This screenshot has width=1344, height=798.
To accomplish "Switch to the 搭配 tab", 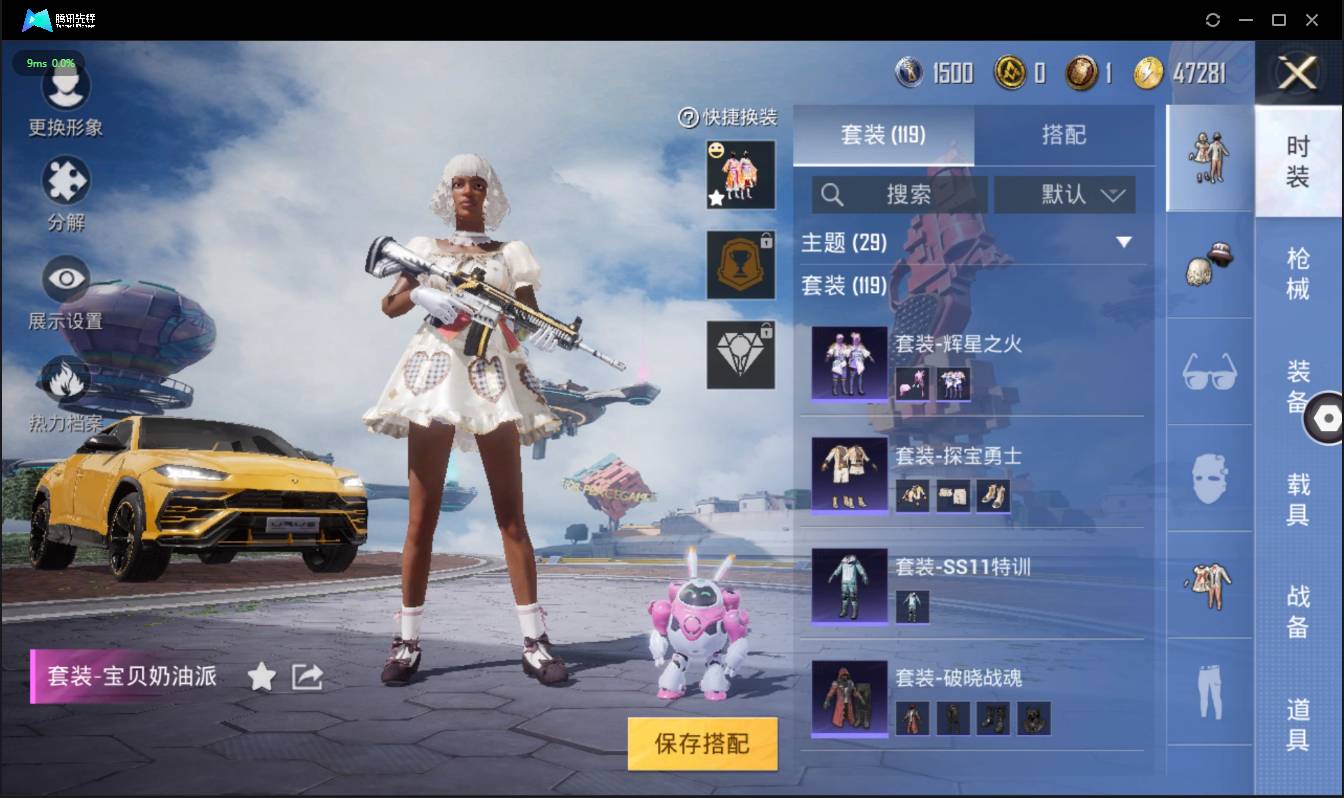I will pos(1066,135).
